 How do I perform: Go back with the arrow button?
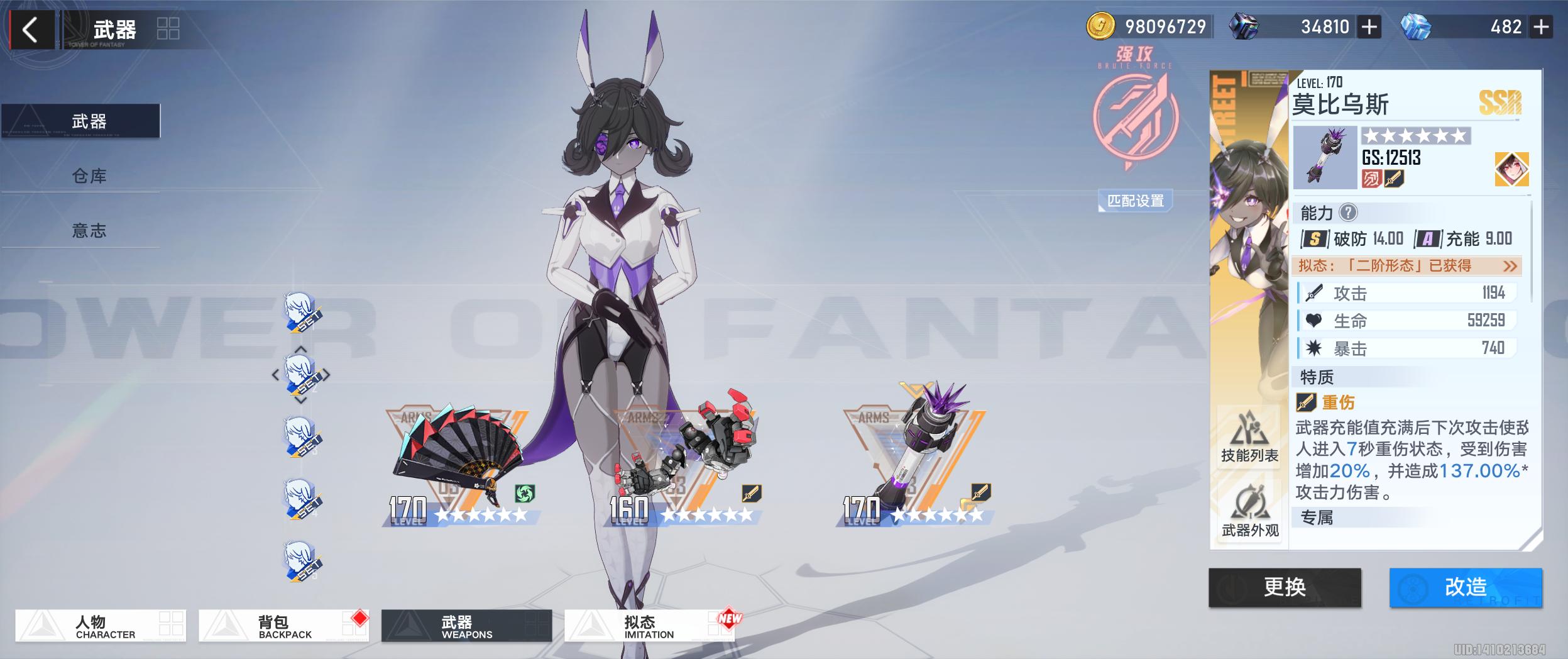[30, 30]
